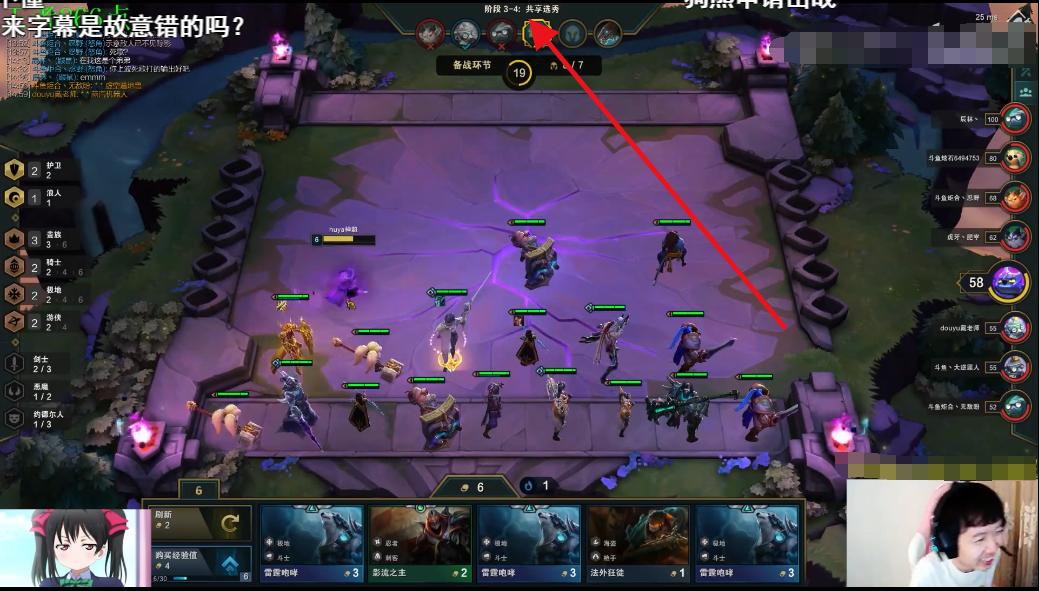Select the 护卫 trait in synergy list
This screenshot has width=1039, height=591.
(x=15, y=171)
